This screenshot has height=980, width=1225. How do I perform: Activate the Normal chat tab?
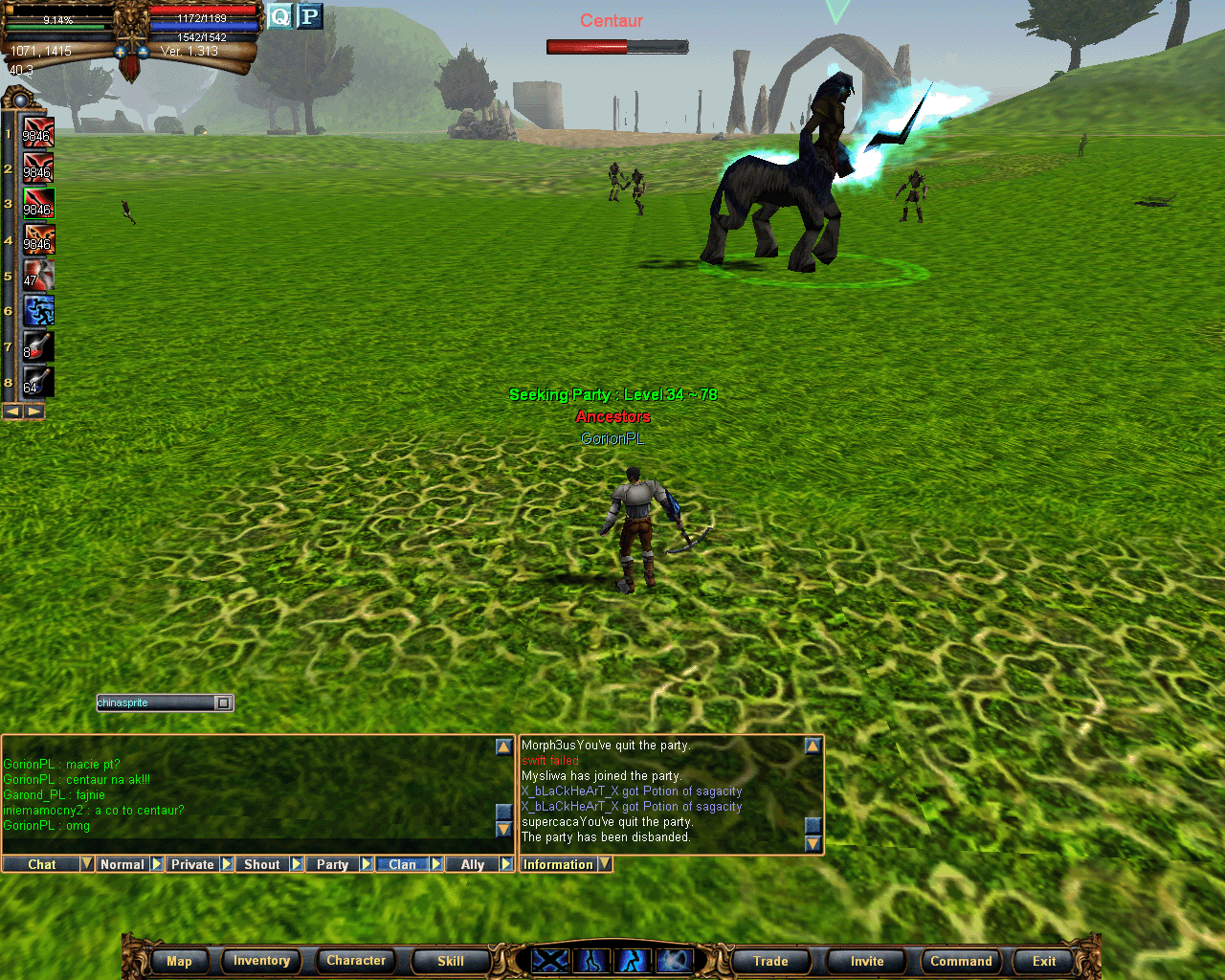coord(122,864)
